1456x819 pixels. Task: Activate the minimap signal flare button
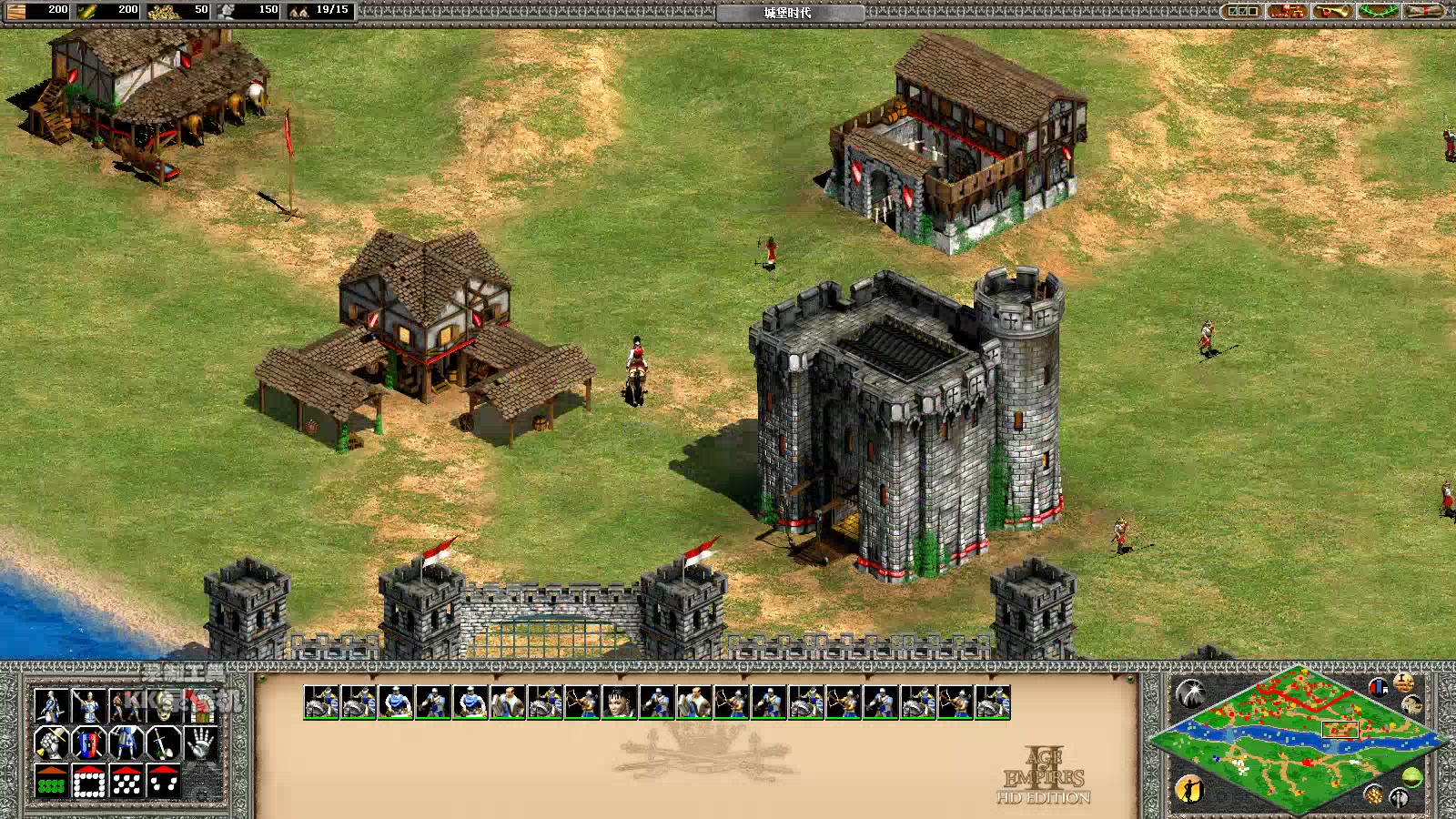(1190, 693)
